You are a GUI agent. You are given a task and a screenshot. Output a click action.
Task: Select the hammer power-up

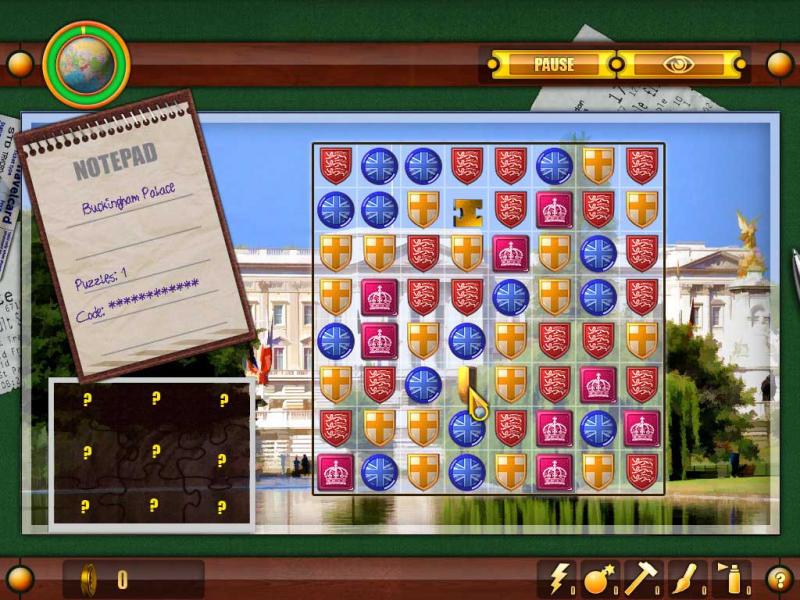639,578
